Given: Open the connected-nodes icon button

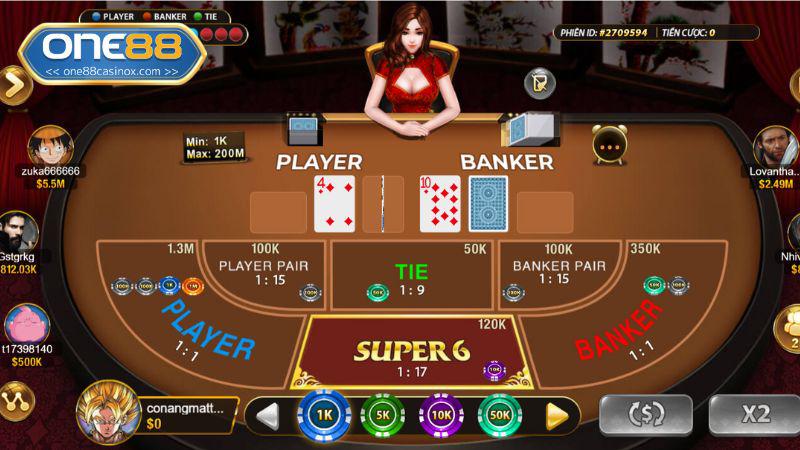Looking at the screenshot, I should click(18, 399).
